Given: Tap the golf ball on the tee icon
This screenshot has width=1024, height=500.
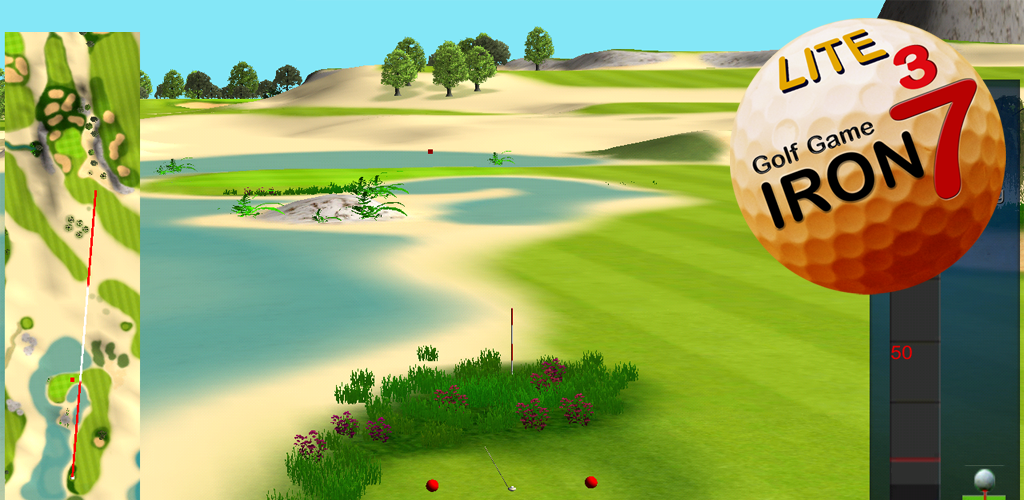Looking at the screenshot, I should tap(986, 481).
